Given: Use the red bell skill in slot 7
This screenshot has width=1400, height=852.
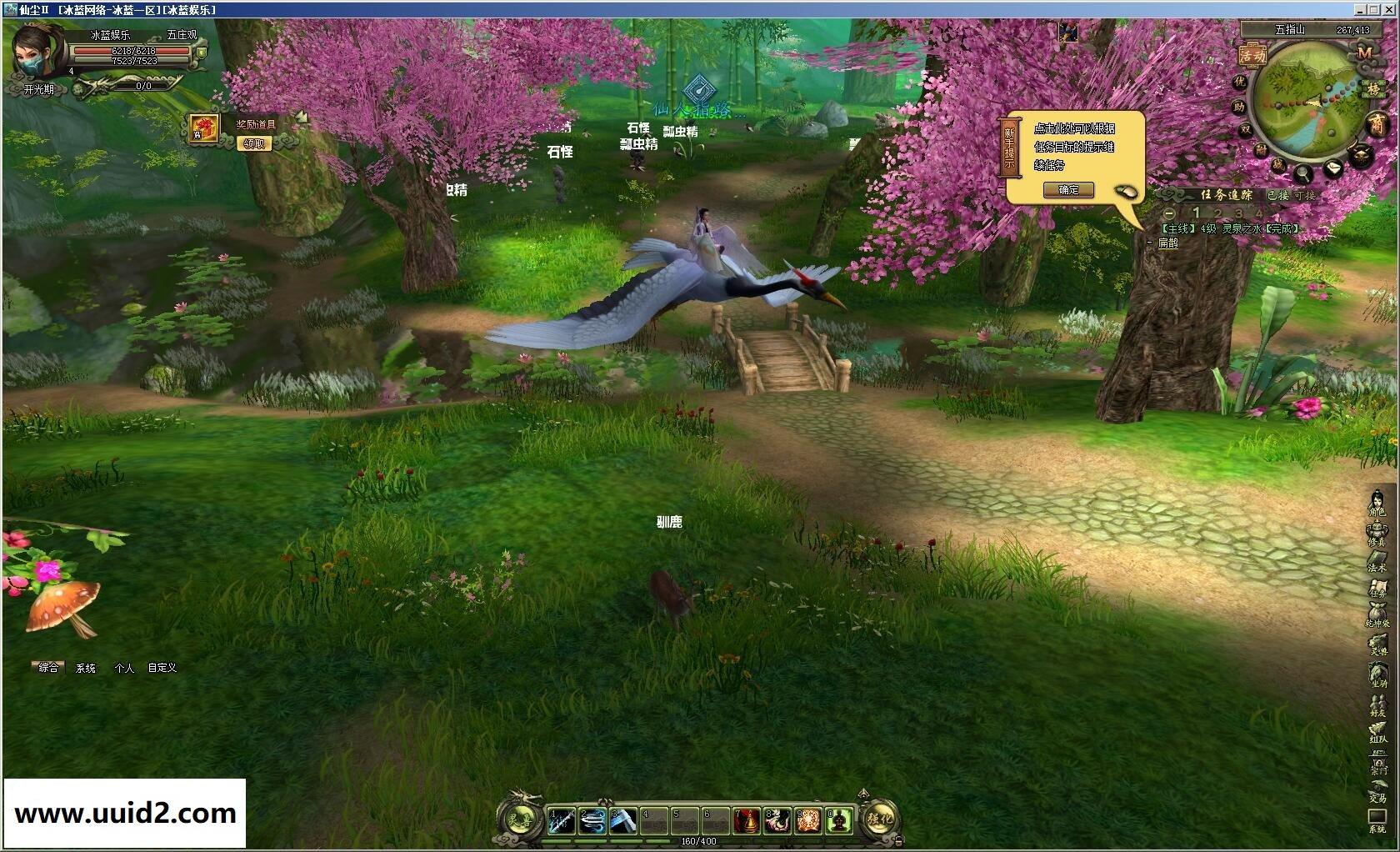Looking at the screenshot, I should (747, 820).
